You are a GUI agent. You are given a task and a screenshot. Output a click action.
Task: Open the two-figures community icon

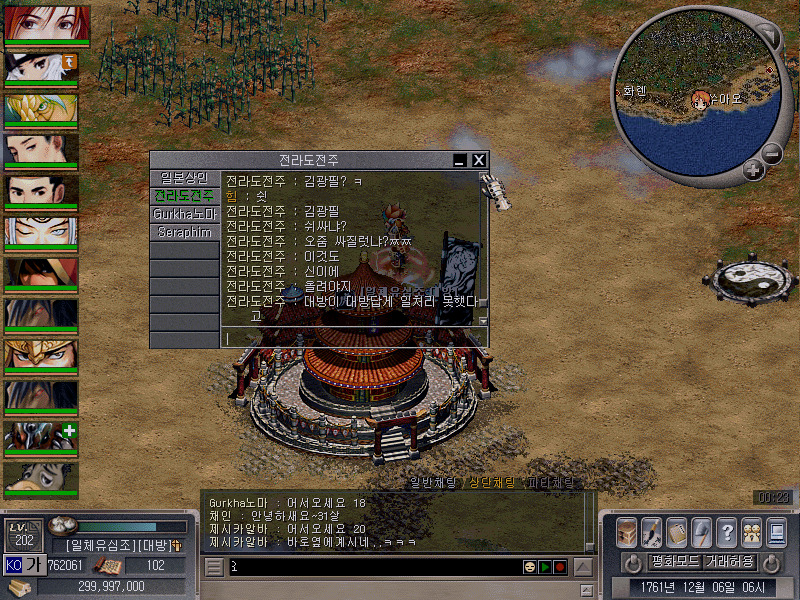point(751,531)
